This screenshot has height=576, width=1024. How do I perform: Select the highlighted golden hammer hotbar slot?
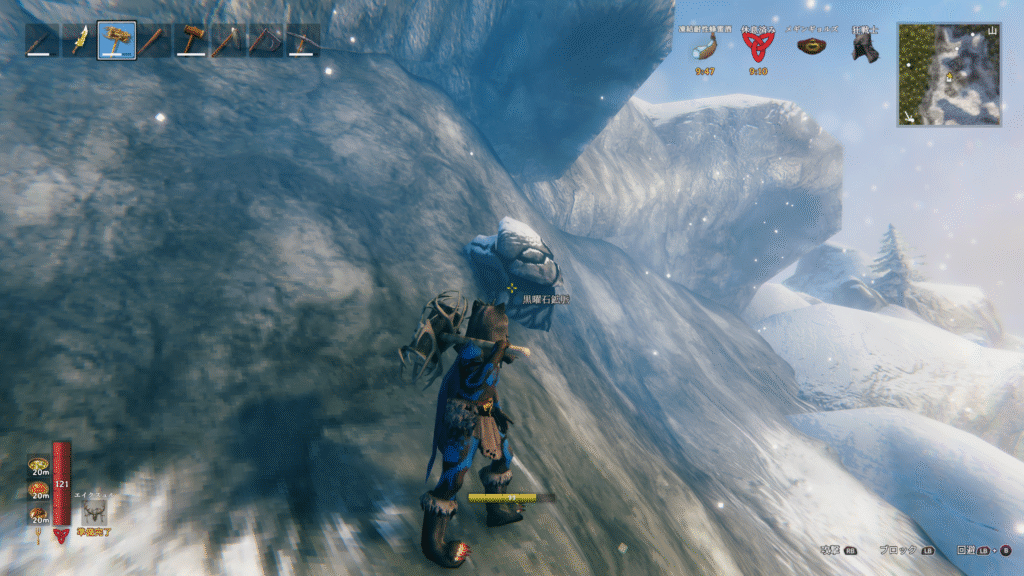[117, 40]
